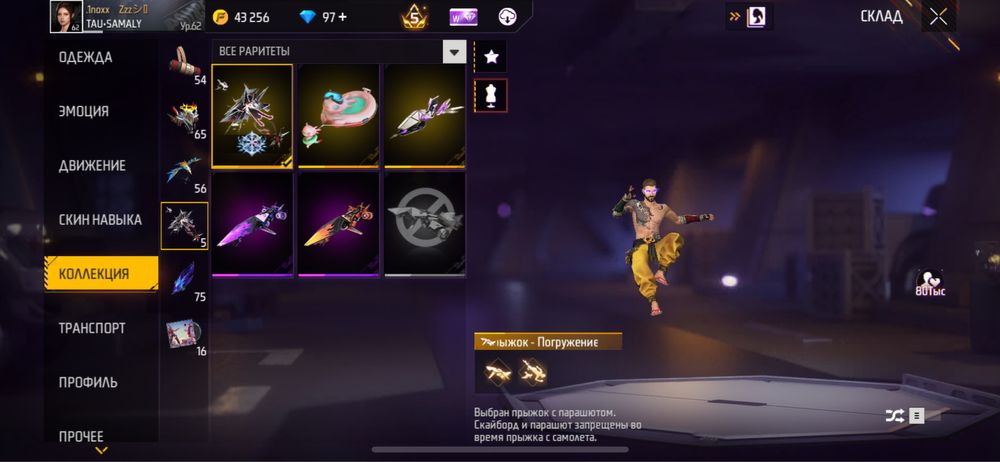Screen dimensions: 1000x462
Task: Switch to the ЭМОЦИЯ tab
Action: [84, 112]
